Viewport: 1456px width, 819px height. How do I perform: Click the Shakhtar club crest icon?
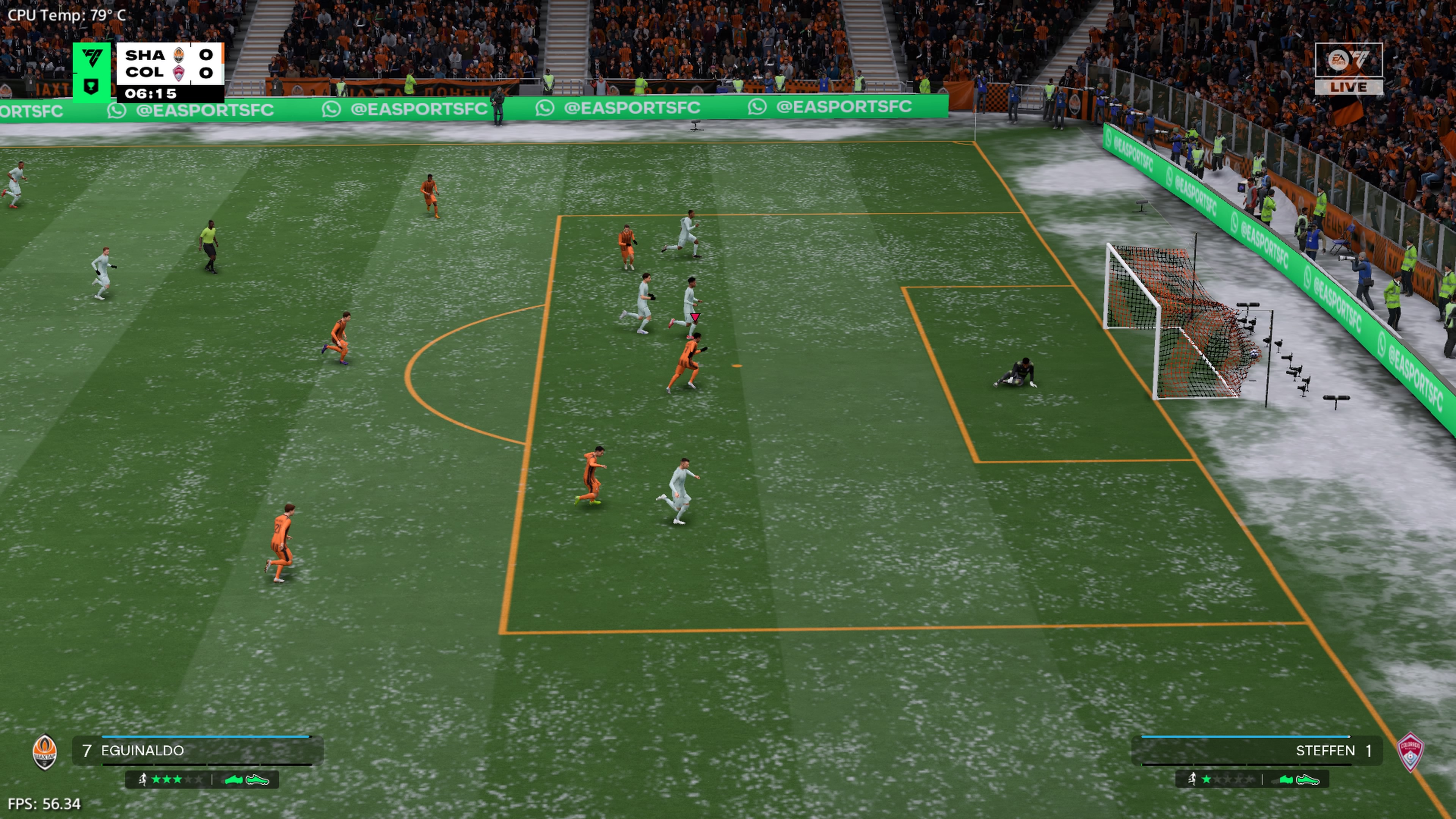[45, 752]
